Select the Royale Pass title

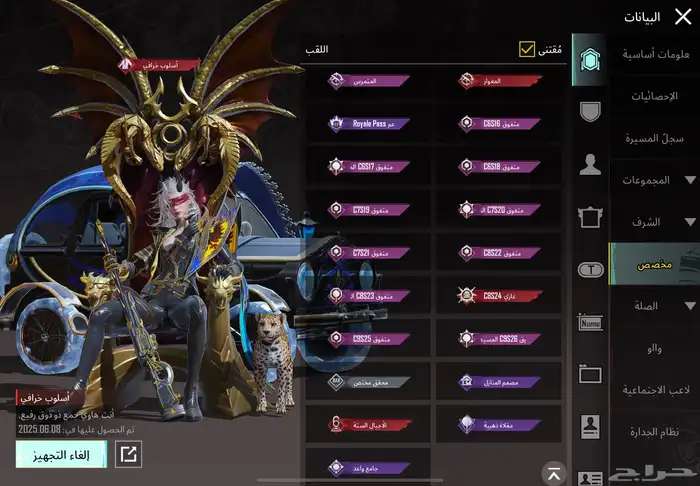click(x=368, y=124)
